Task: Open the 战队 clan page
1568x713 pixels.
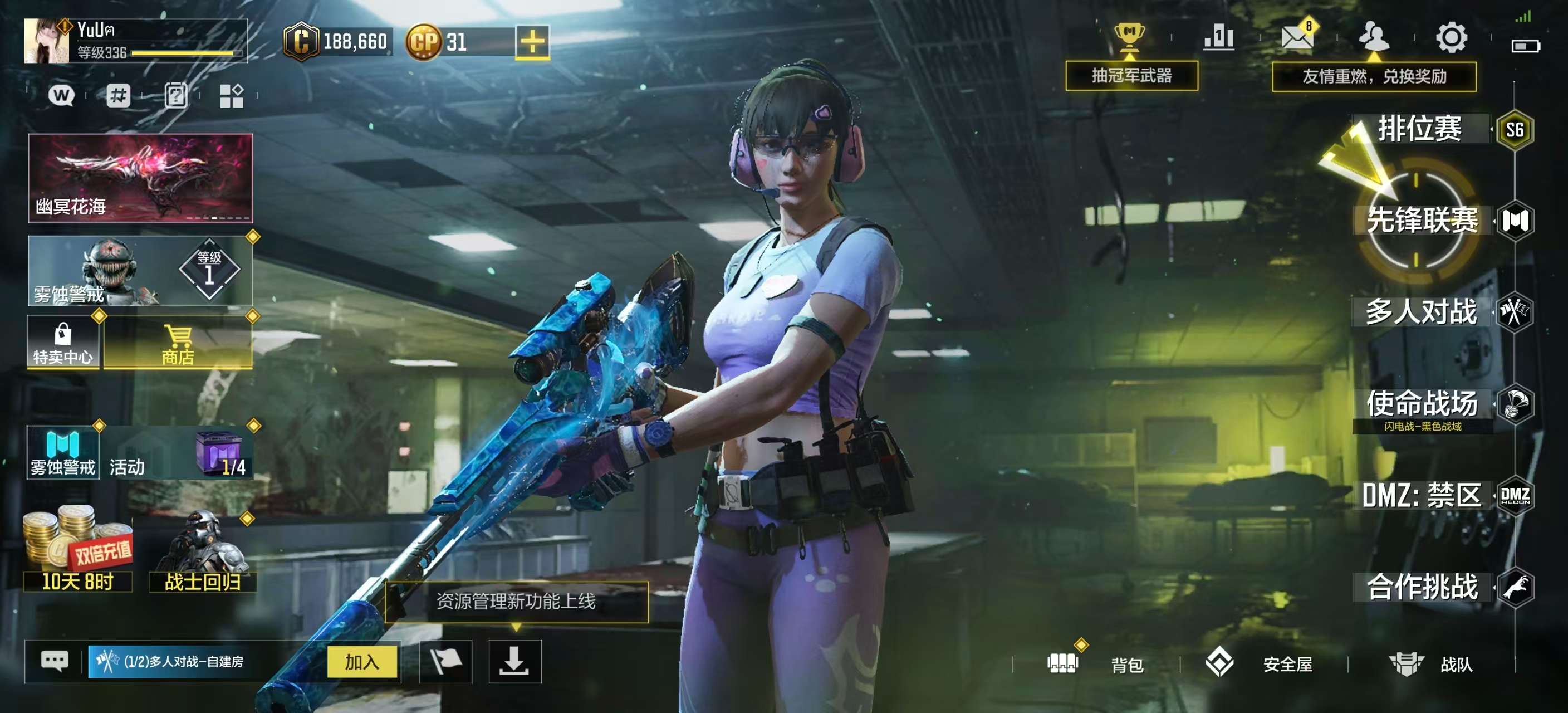Action: pos(1430,663)
